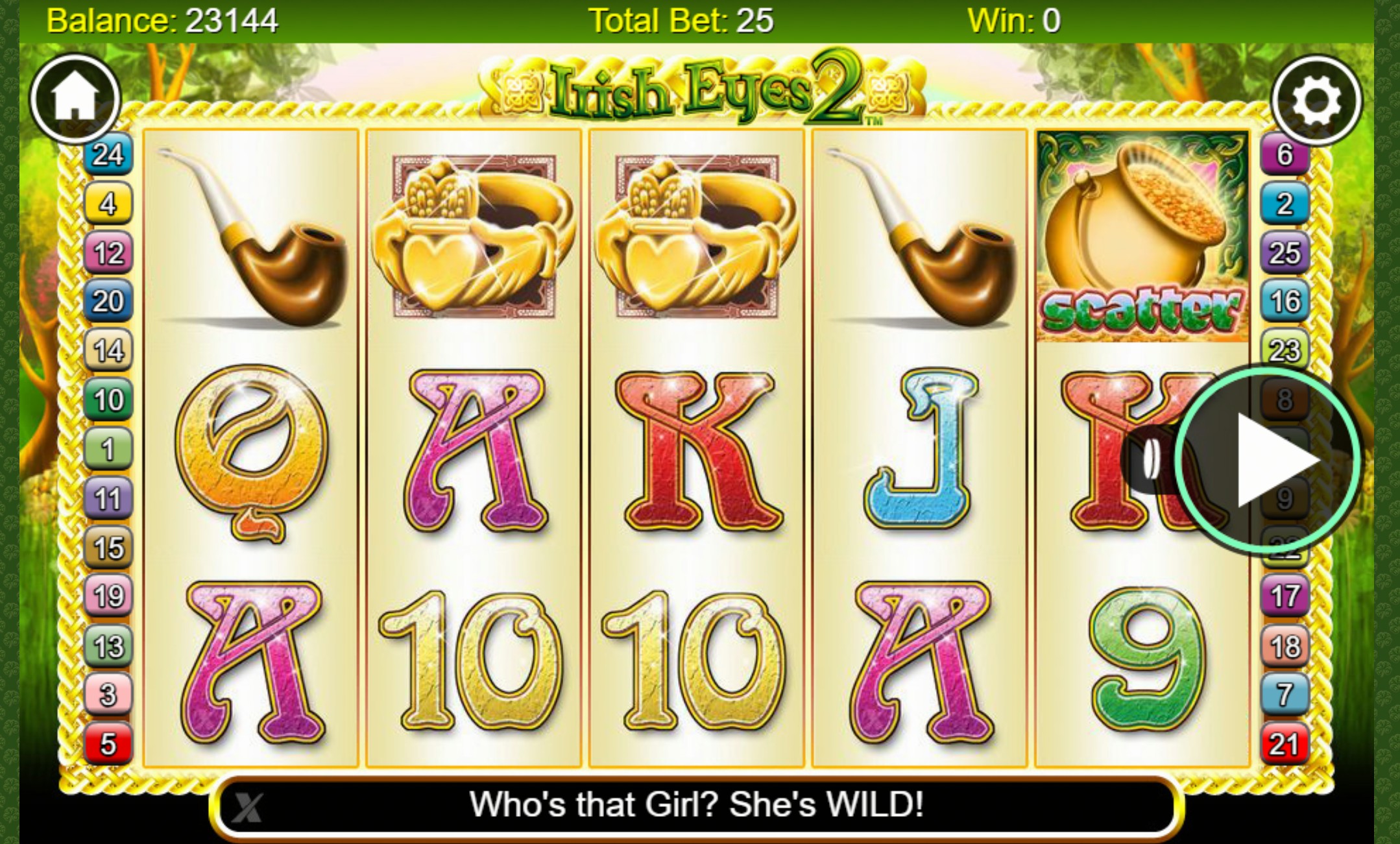This screenshot has height=844, width=1400.
Task: Click the yellow payline 4 marker
Action: click(108, 204)
